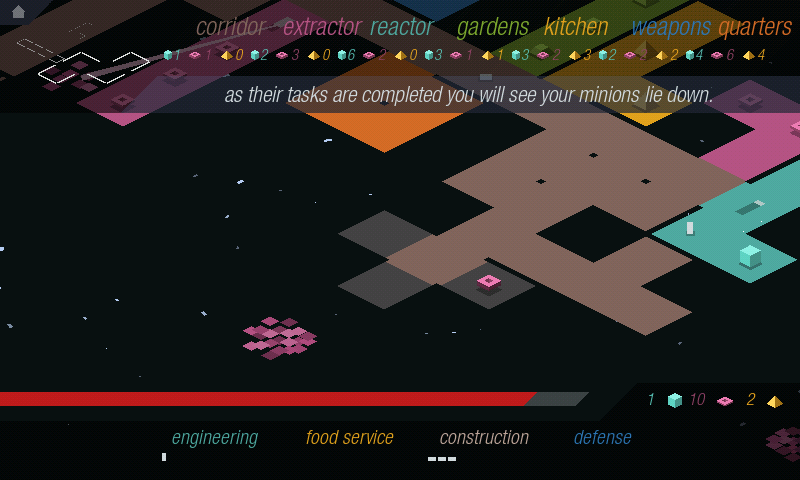
Task: Choose the quarters room type
Action: 755,27
